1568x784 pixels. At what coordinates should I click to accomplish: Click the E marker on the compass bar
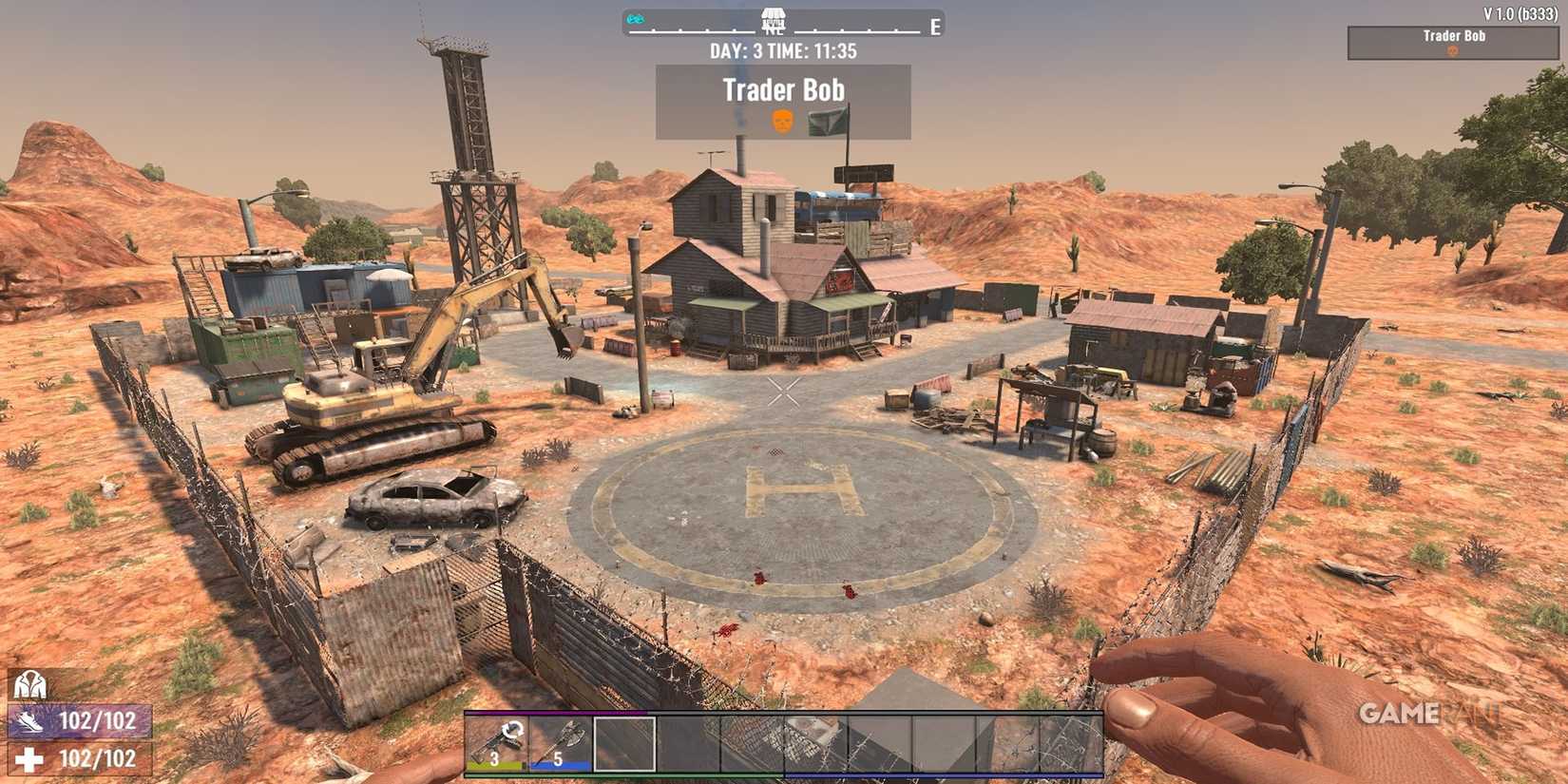(934, 27)
